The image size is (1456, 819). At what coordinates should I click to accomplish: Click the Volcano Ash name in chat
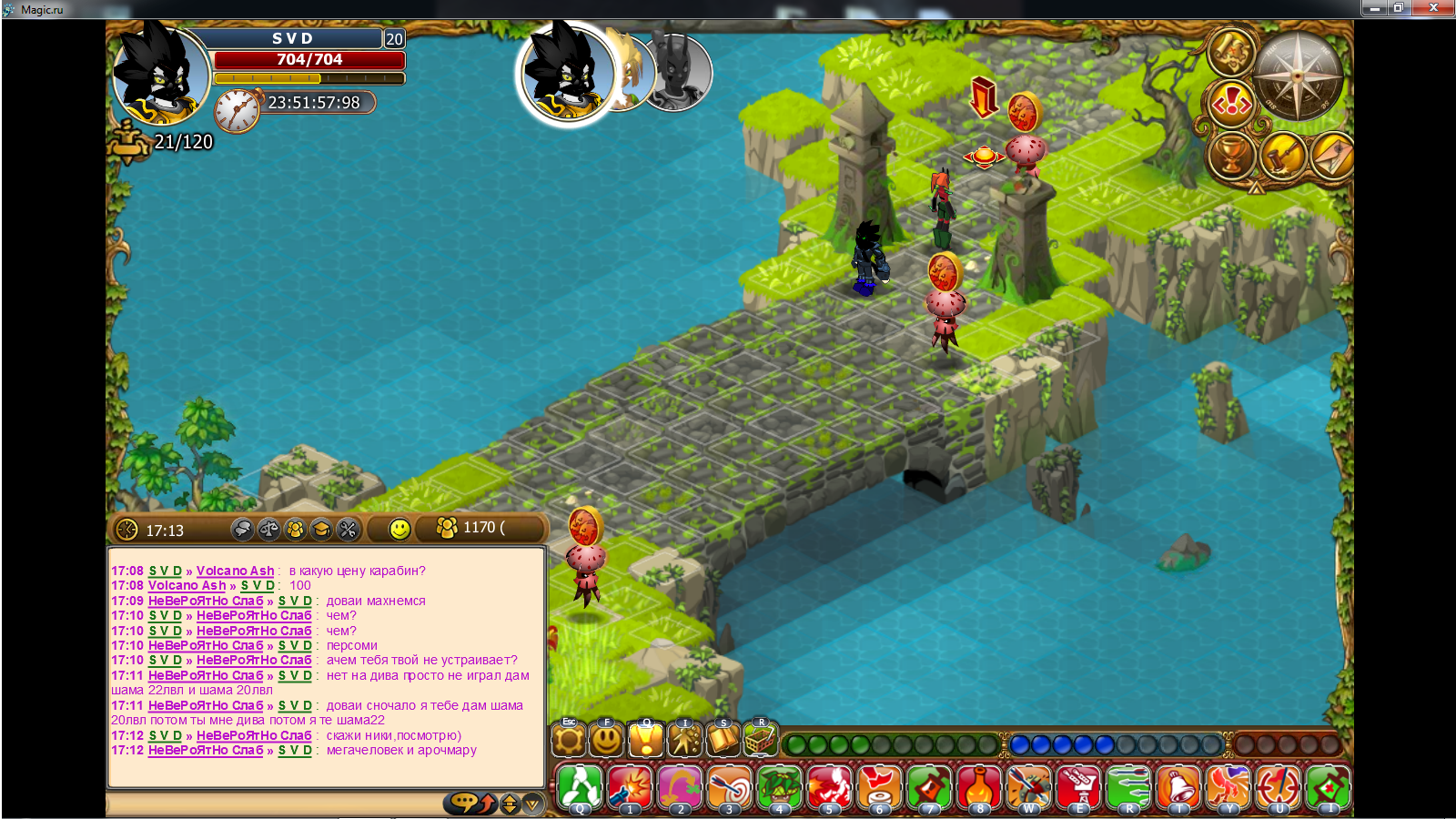(x=235, y=571)
